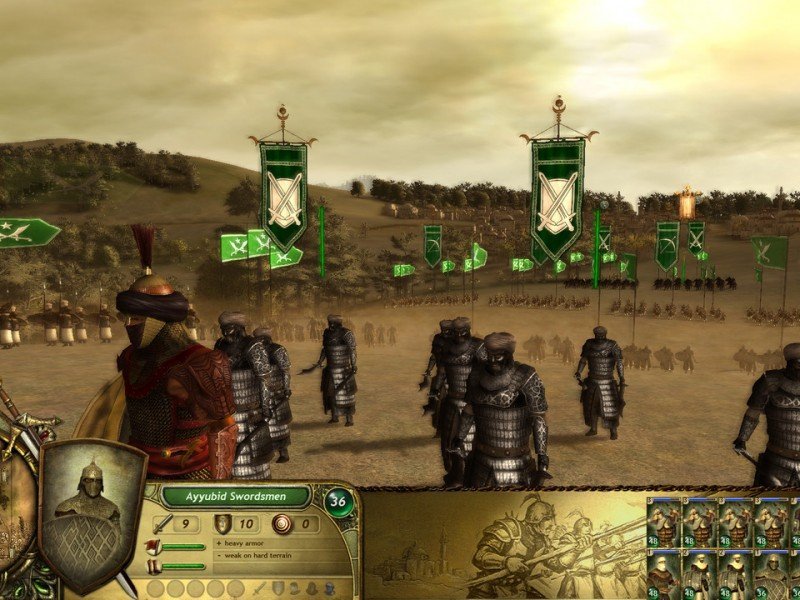
Task: Click the Ayyubid Swordsmen shield portrait
Action: [x=91, y=516]
